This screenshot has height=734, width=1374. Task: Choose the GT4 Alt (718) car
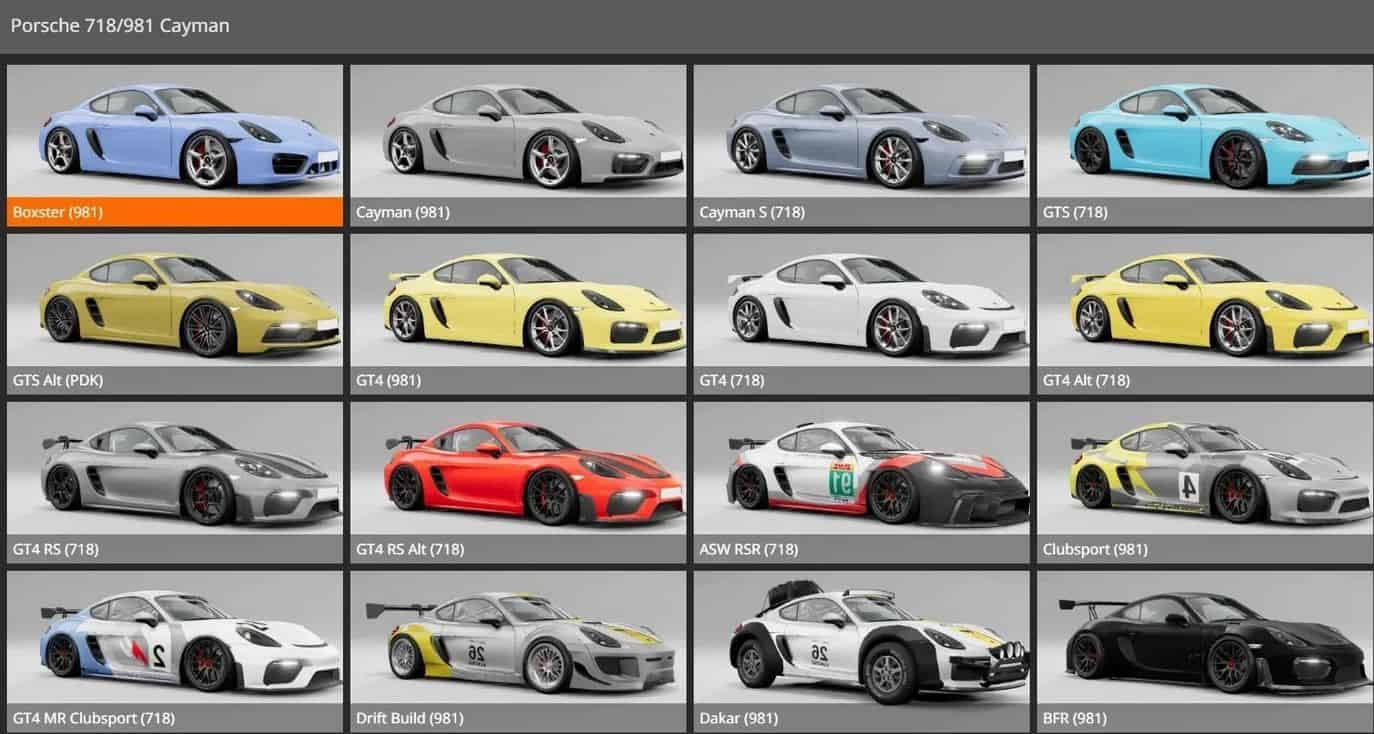pyautogui.click(x=1204, y=314)
